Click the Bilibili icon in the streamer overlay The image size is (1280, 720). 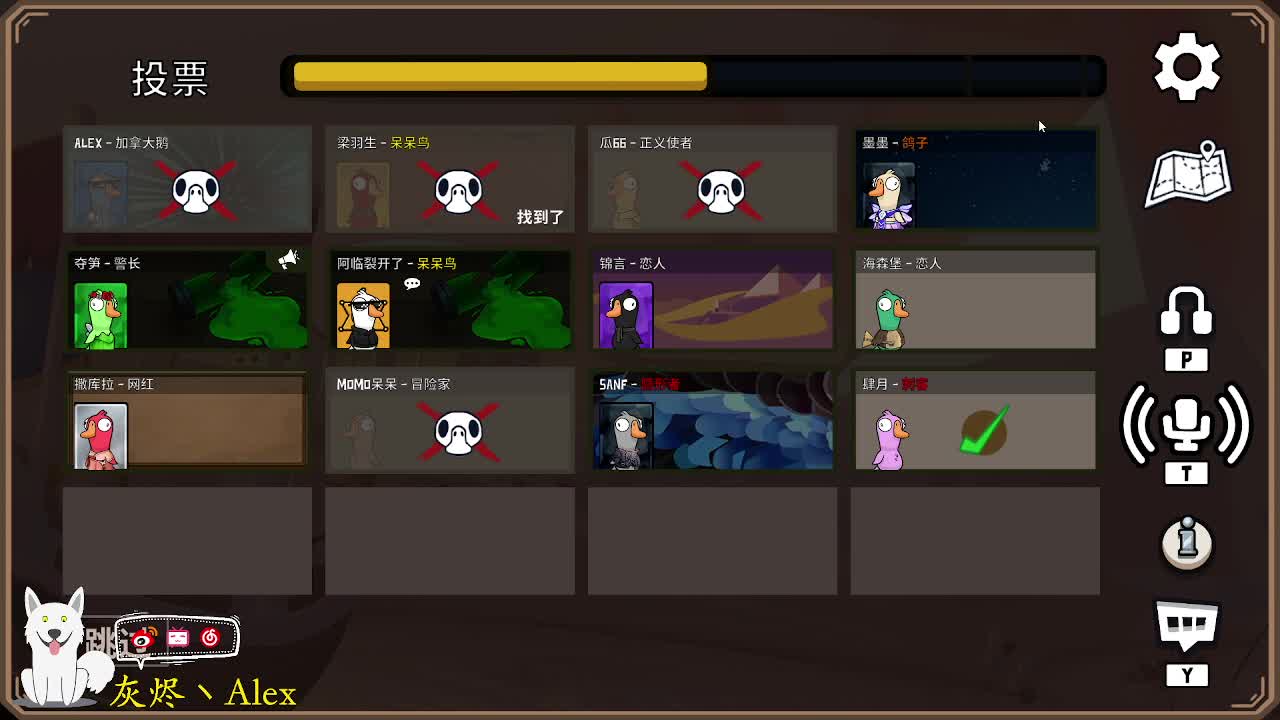(178, 637)
